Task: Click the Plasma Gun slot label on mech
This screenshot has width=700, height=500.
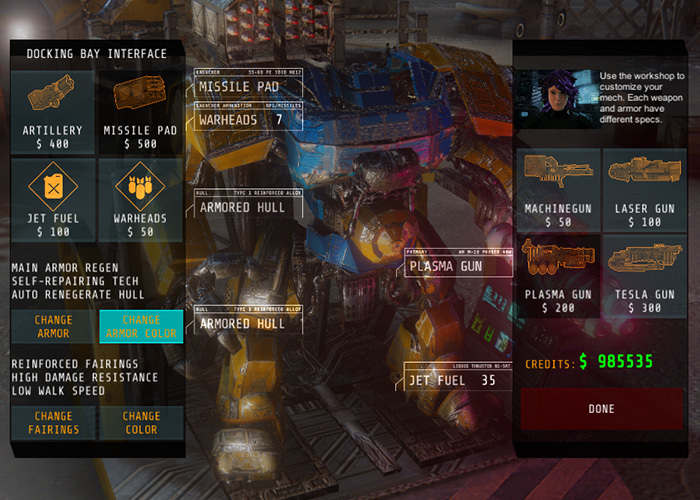Action: [458, 266]
